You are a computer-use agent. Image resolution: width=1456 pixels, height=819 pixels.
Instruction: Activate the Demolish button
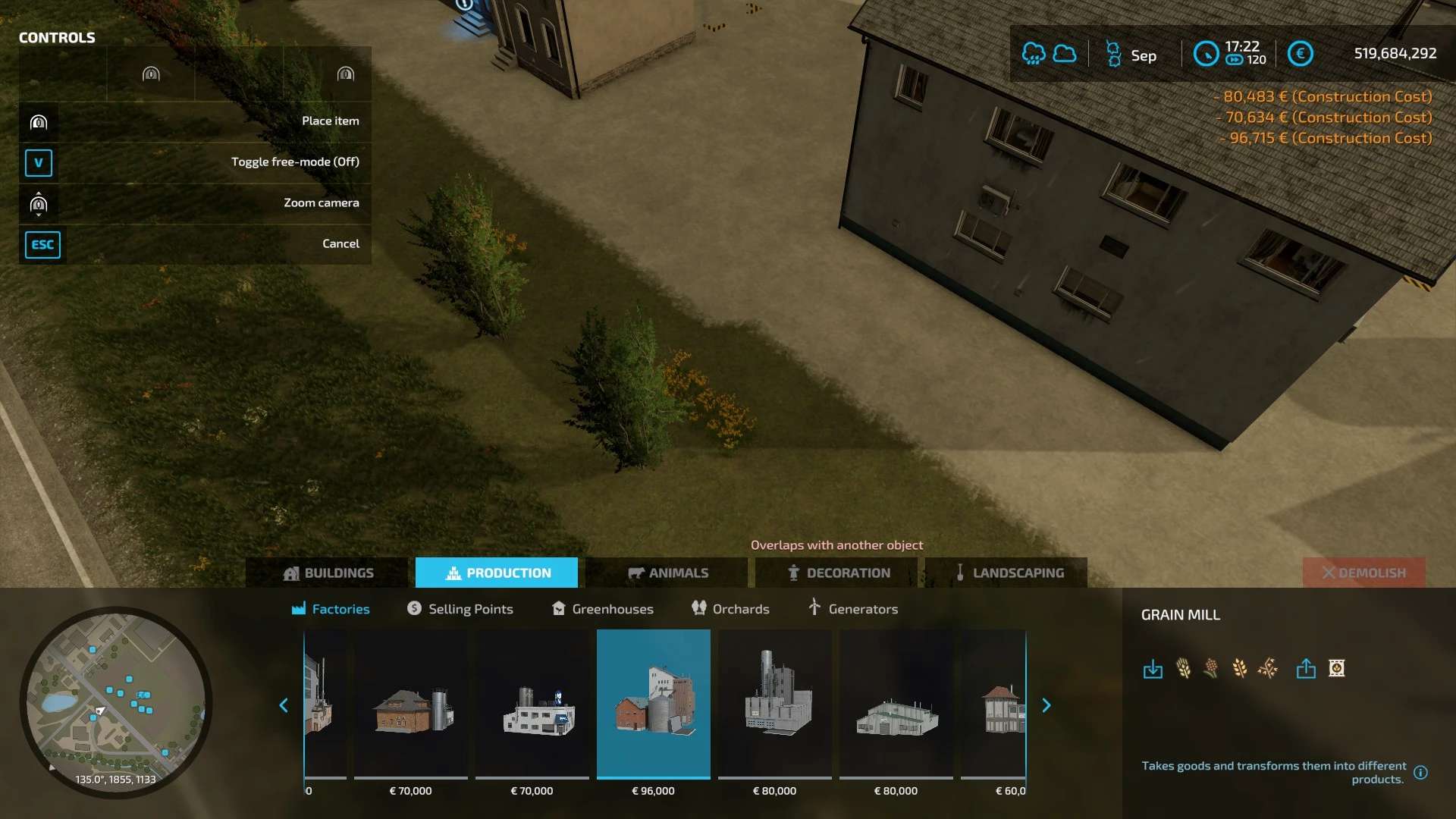[1363, 573]
